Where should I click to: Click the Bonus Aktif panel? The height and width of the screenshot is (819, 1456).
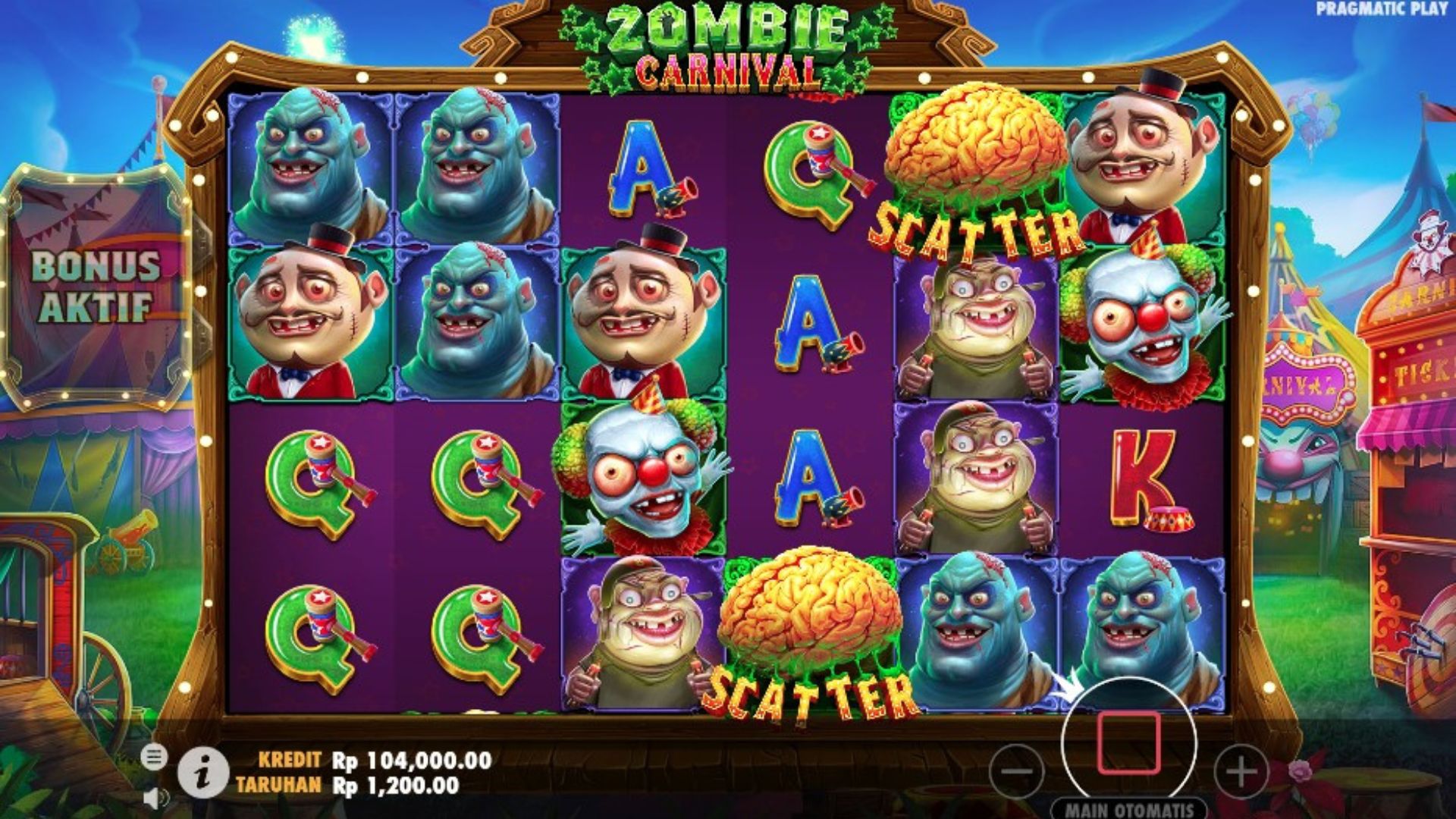(96, 287)
